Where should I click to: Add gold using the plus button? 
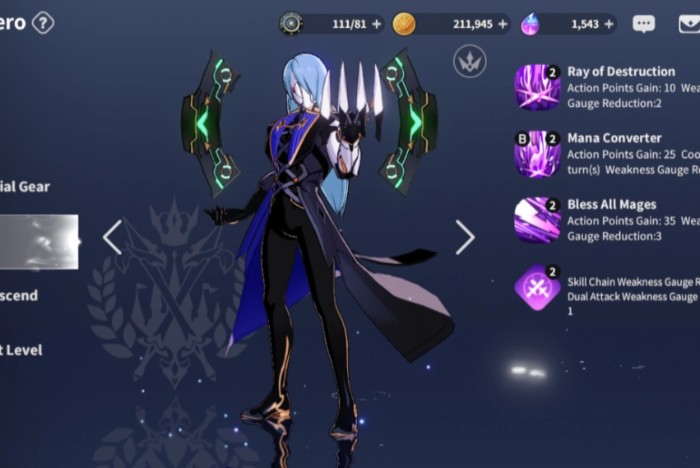502,24
